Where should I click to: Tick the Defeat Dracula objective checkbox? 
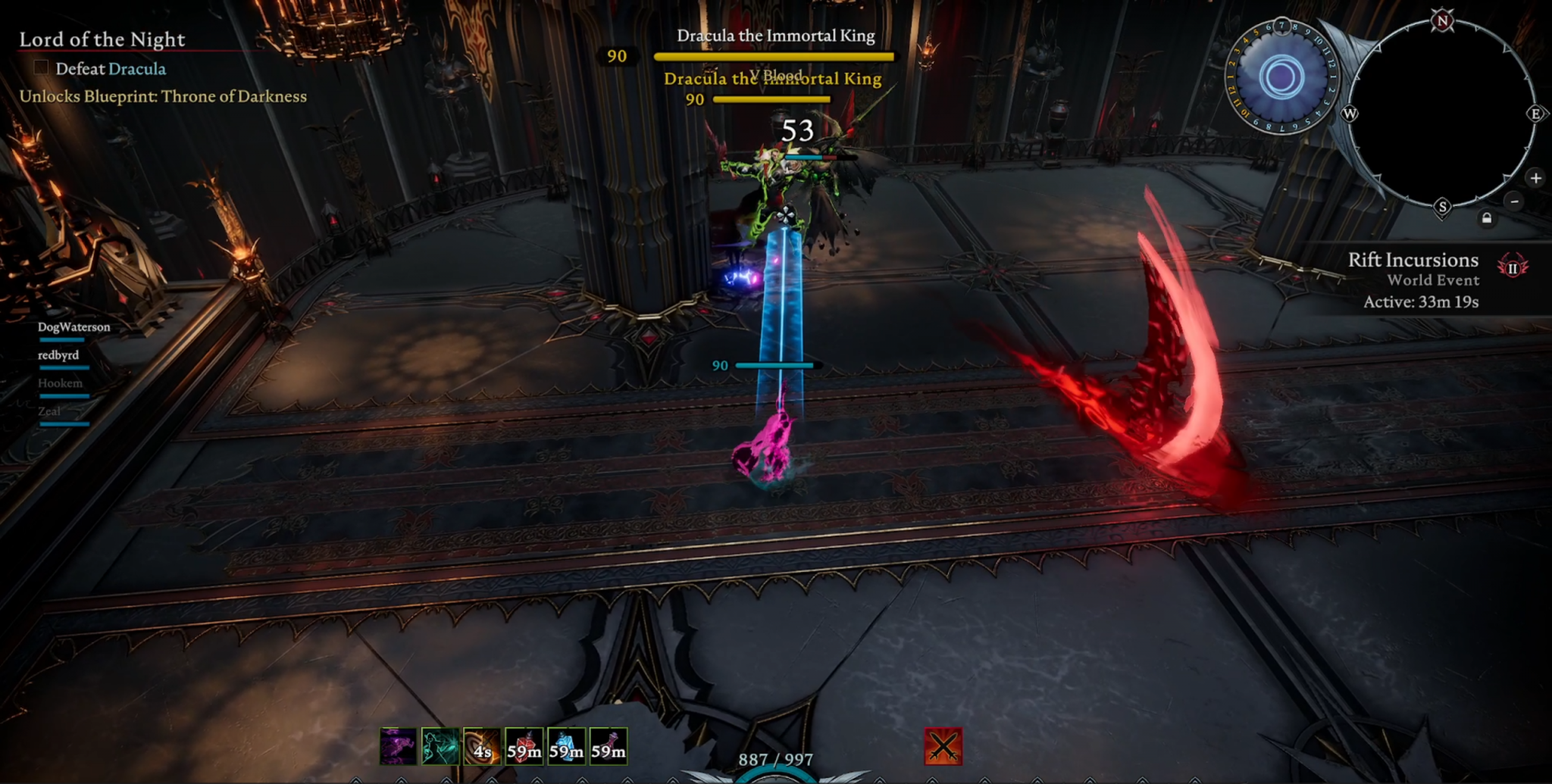pyautogui.click(x=42, y=68)
